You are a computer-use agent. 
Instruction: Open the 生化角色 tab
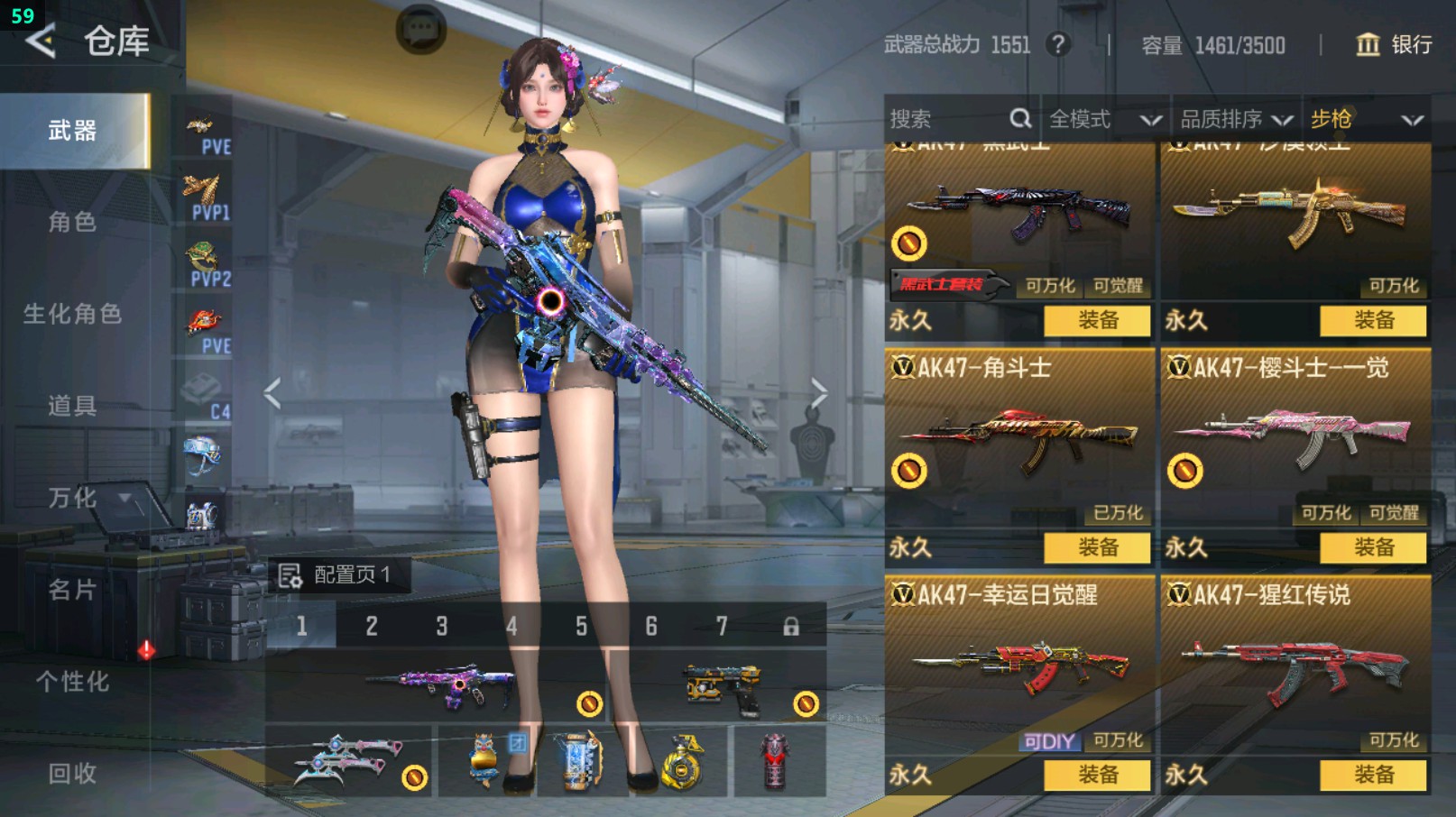[72, 314]
